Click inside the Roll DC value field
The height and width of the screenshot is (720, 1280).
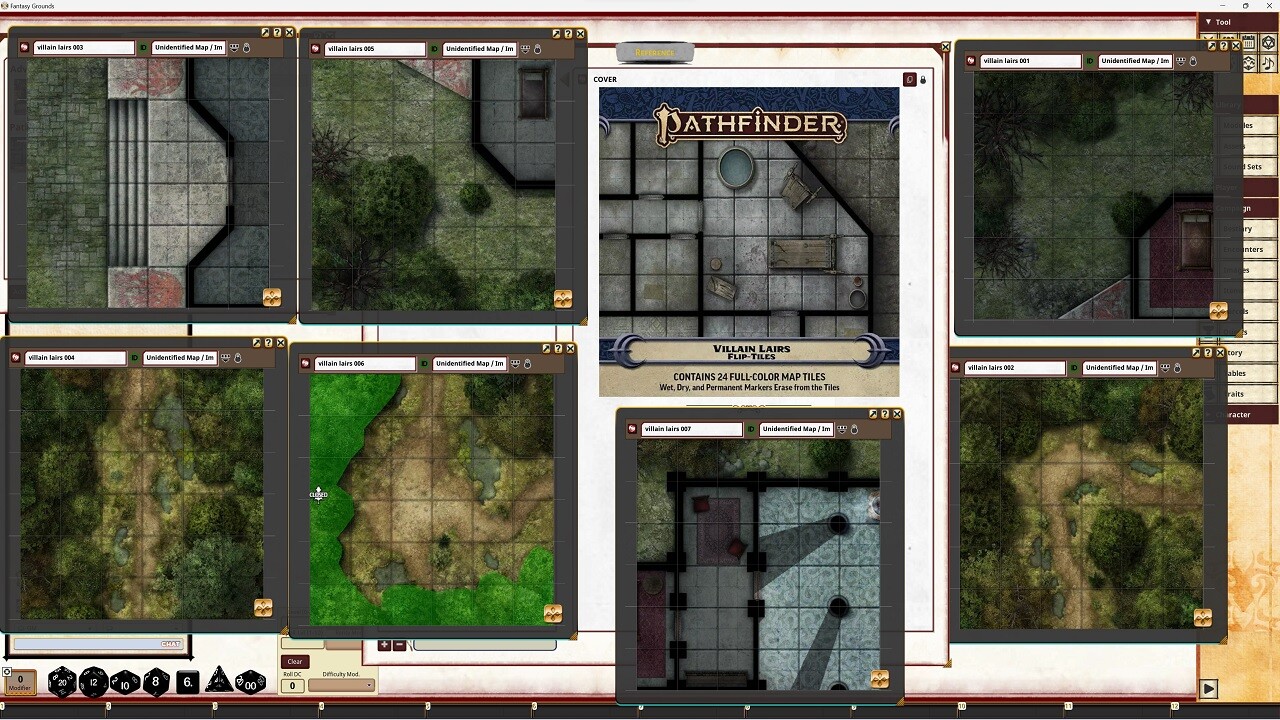tap(292, 687)
